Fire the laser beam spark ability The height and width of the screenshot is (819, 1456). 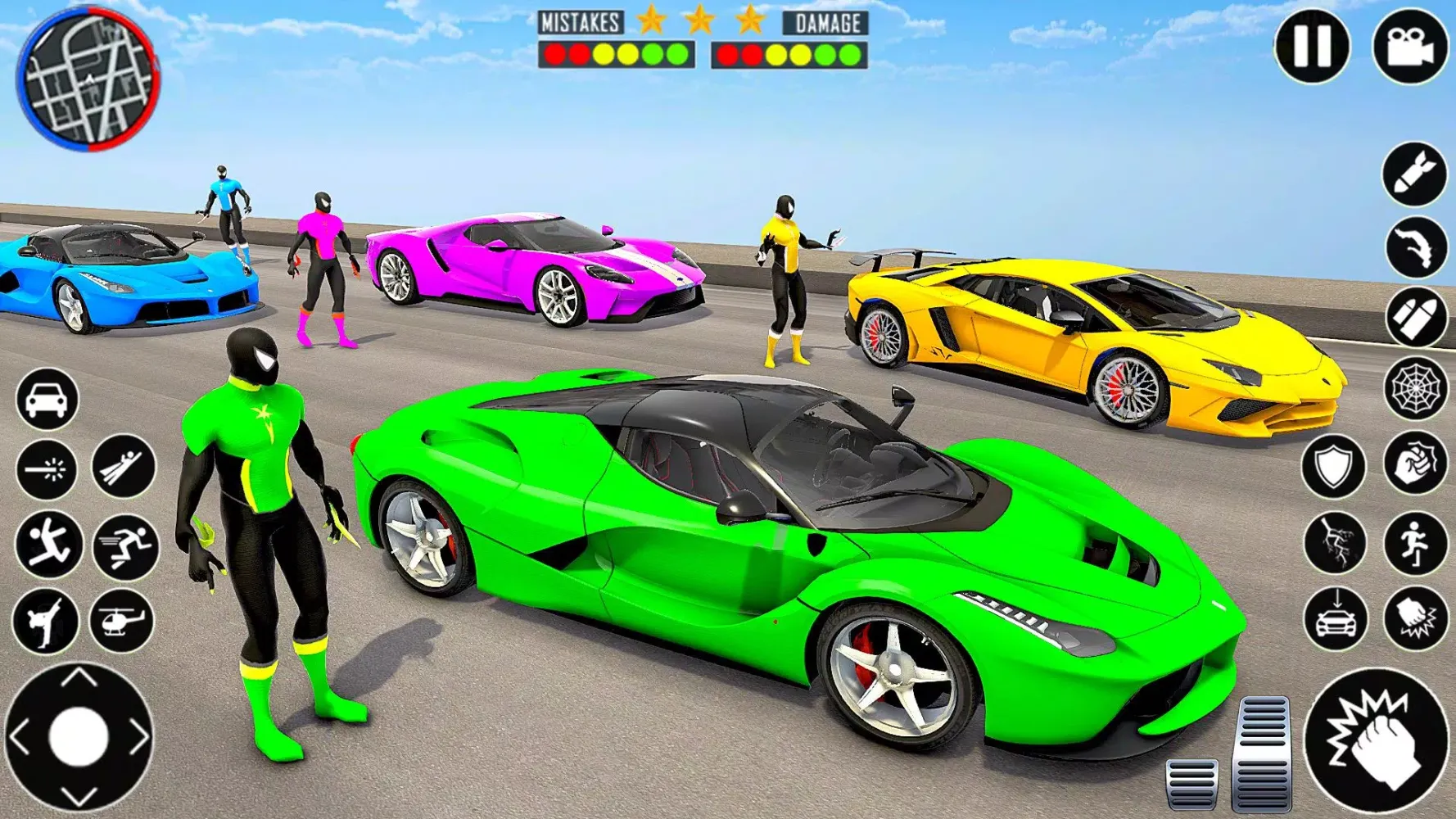(x=47, y=468)
